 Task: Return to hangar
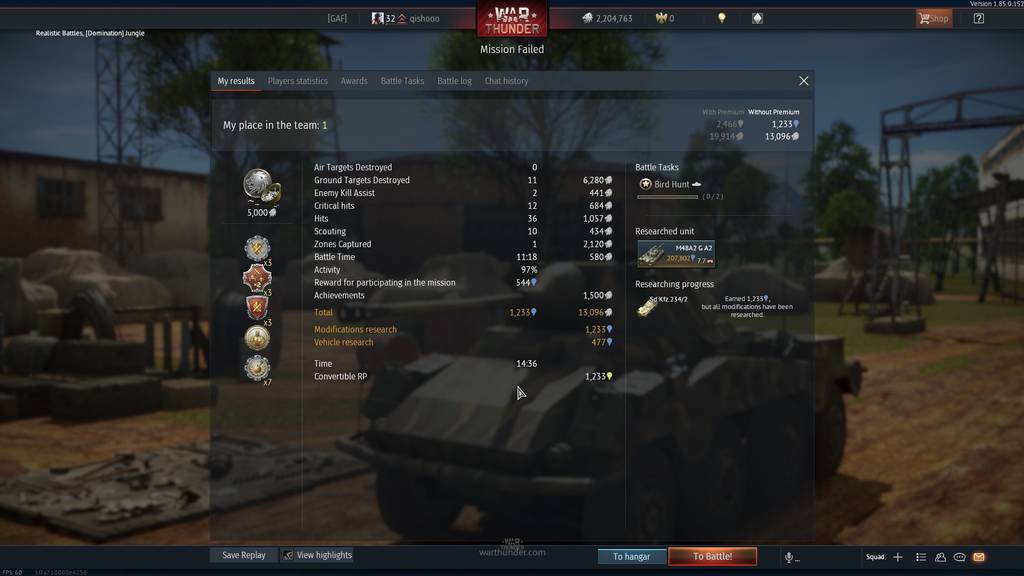tap(631, 556)
